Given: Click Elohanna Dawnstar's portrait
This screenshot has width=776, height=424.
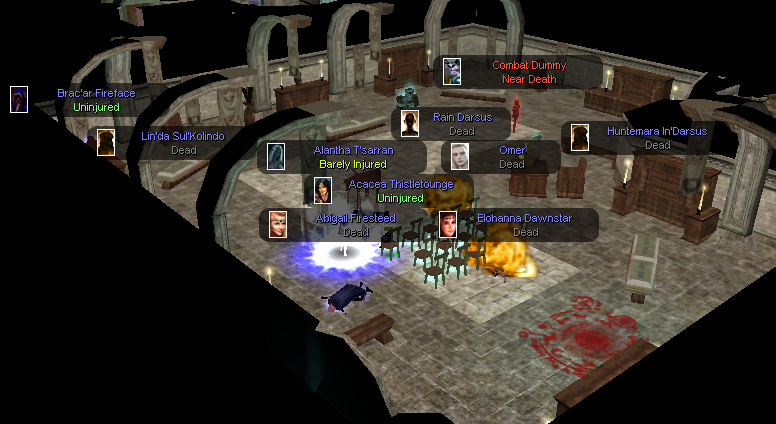Looking at the screenshot, I should [x=449, y=224].
